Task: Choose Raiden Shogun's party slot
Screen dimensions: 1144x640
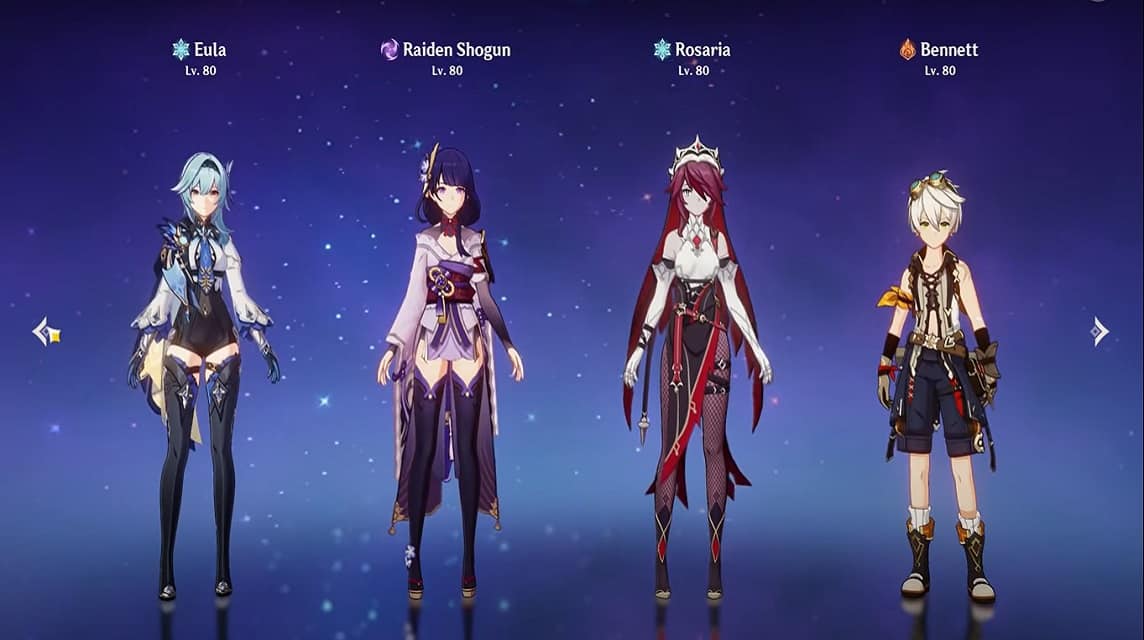Action: click(x=448, y=370)
